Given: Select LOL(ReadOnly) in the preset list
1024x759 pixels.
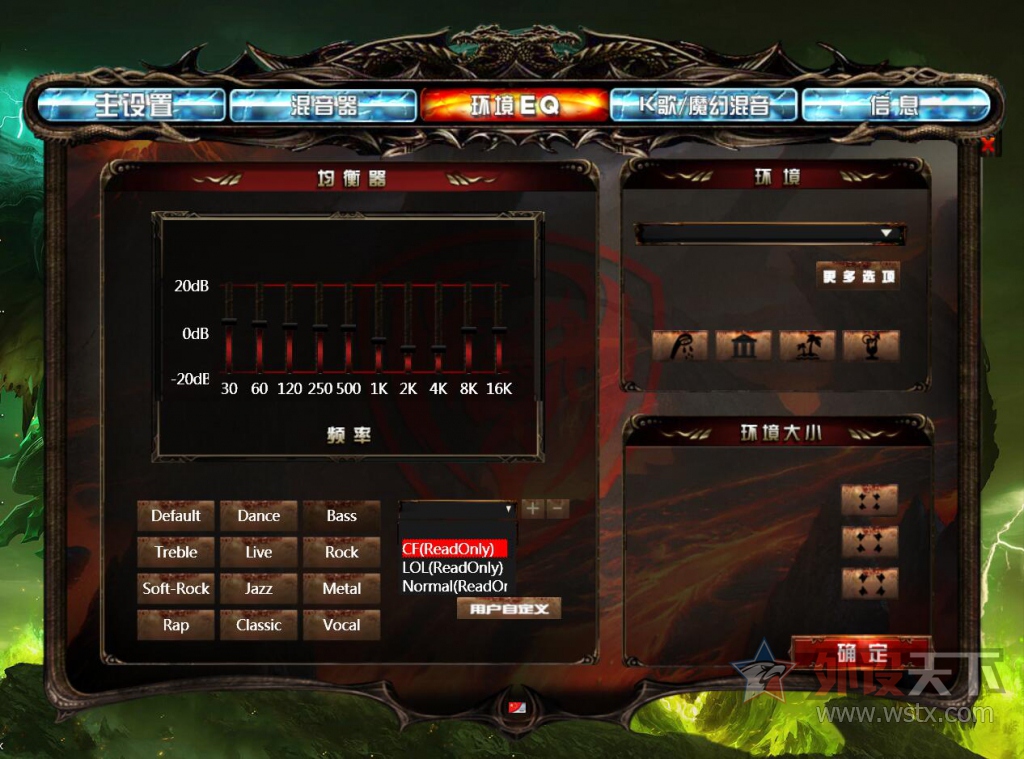Looking at the screenshot, I should click(x=452, y=568).
